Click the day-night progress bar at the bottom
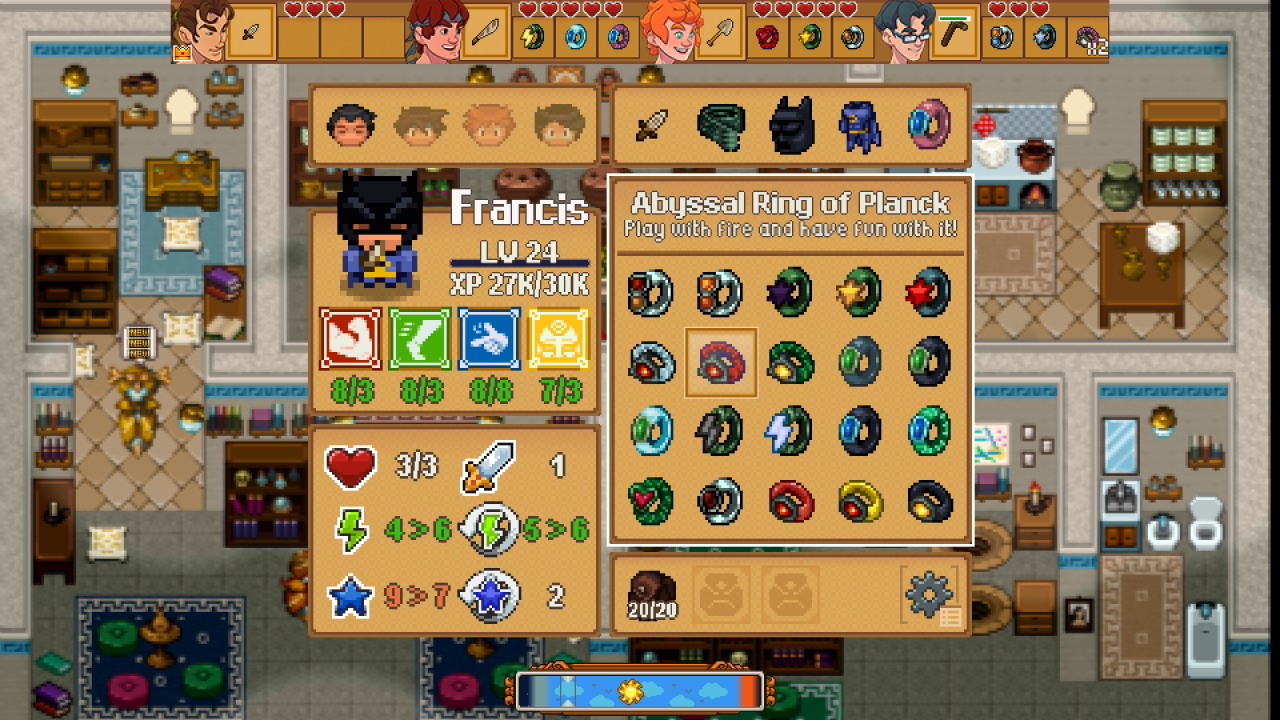Screen dimensions: 1280x720 point(640,689)
